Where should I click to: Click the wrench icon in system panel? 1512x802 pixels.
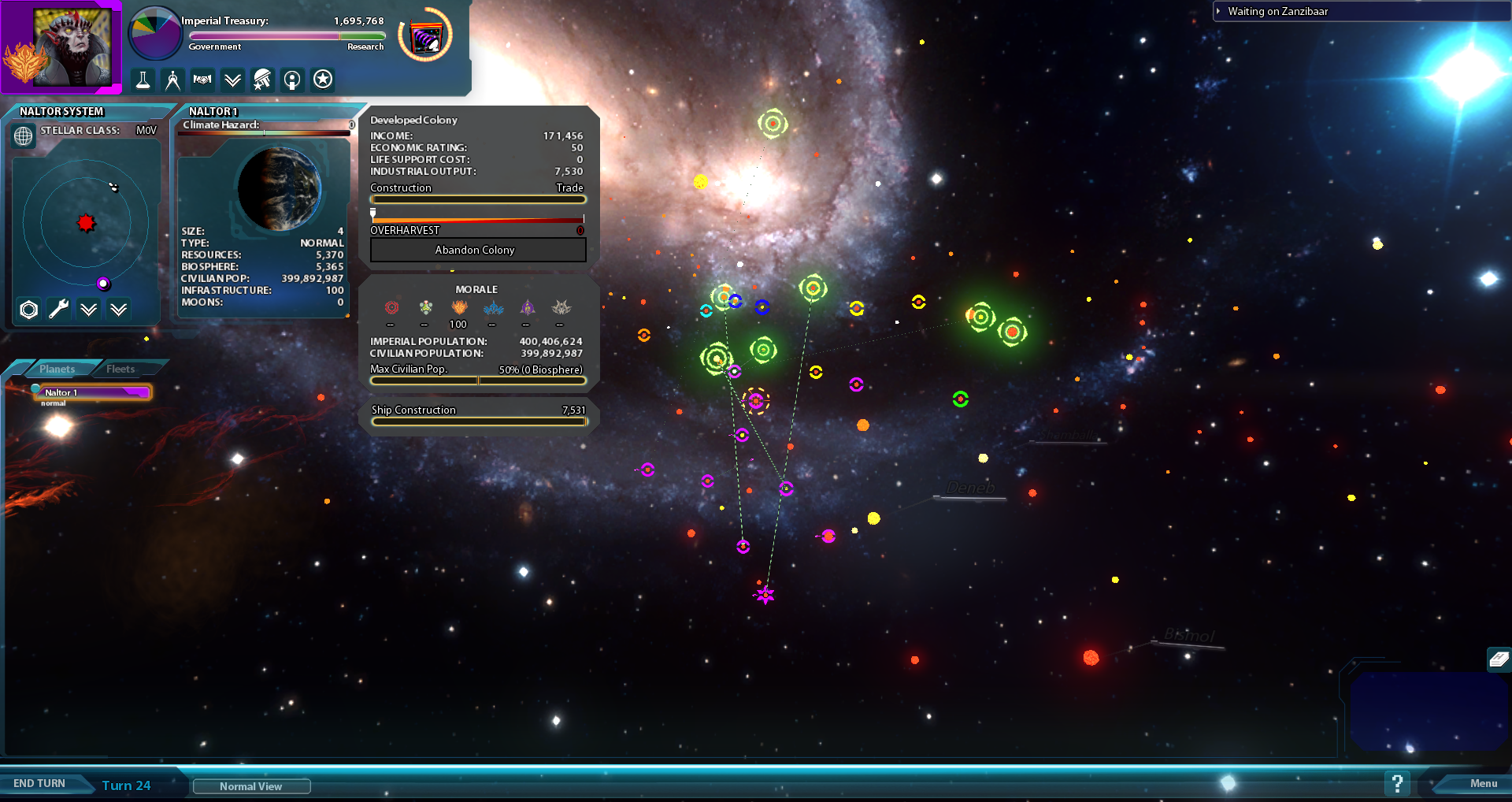point(59,310)
